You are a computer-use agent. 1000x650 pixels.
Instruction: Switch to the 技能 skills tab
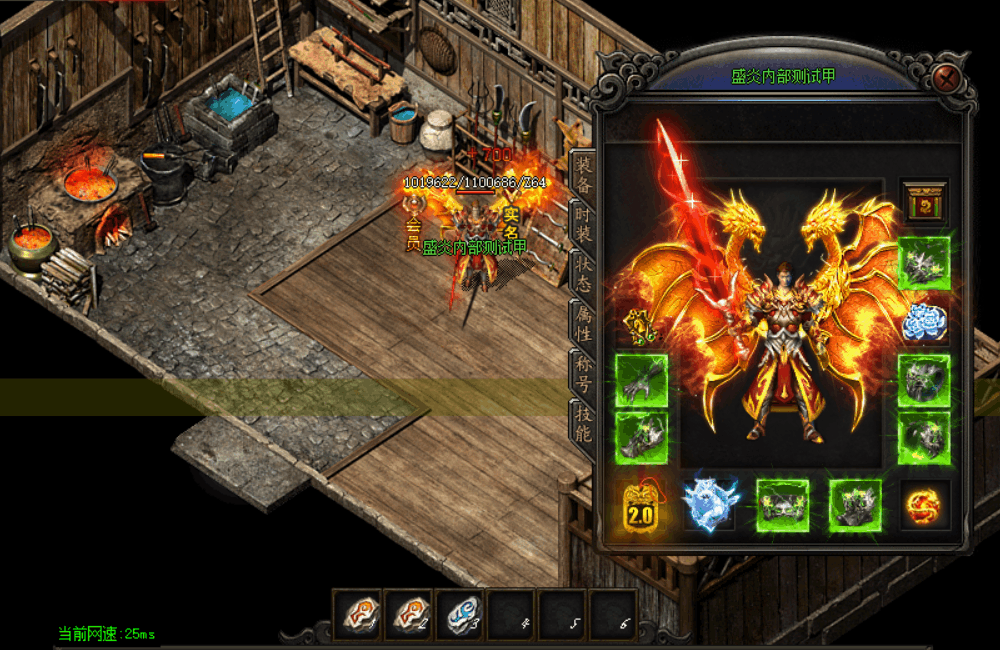pos(582,422)
